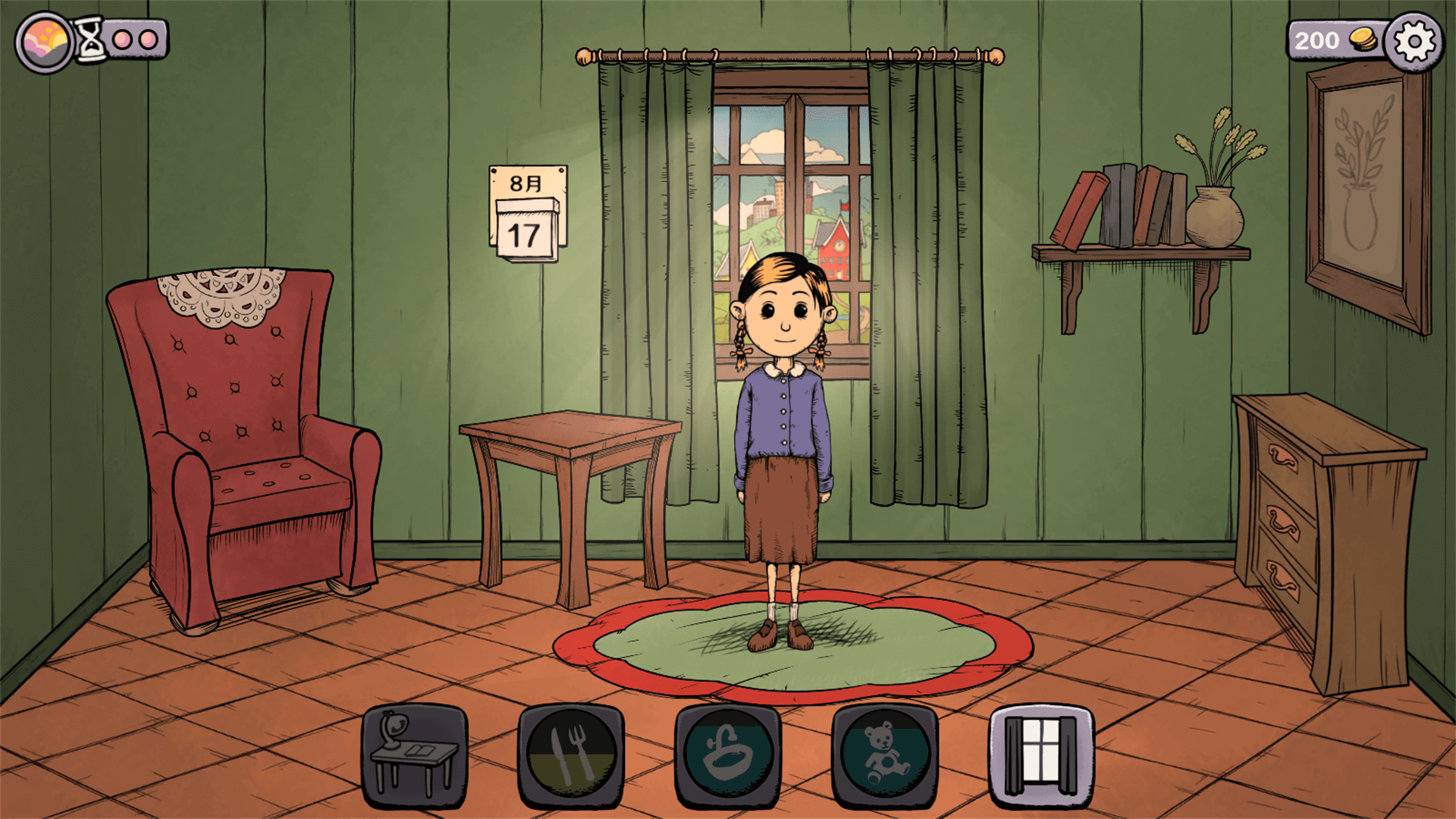
Task: Open the teddy bear play button
Action: (885, 756)
